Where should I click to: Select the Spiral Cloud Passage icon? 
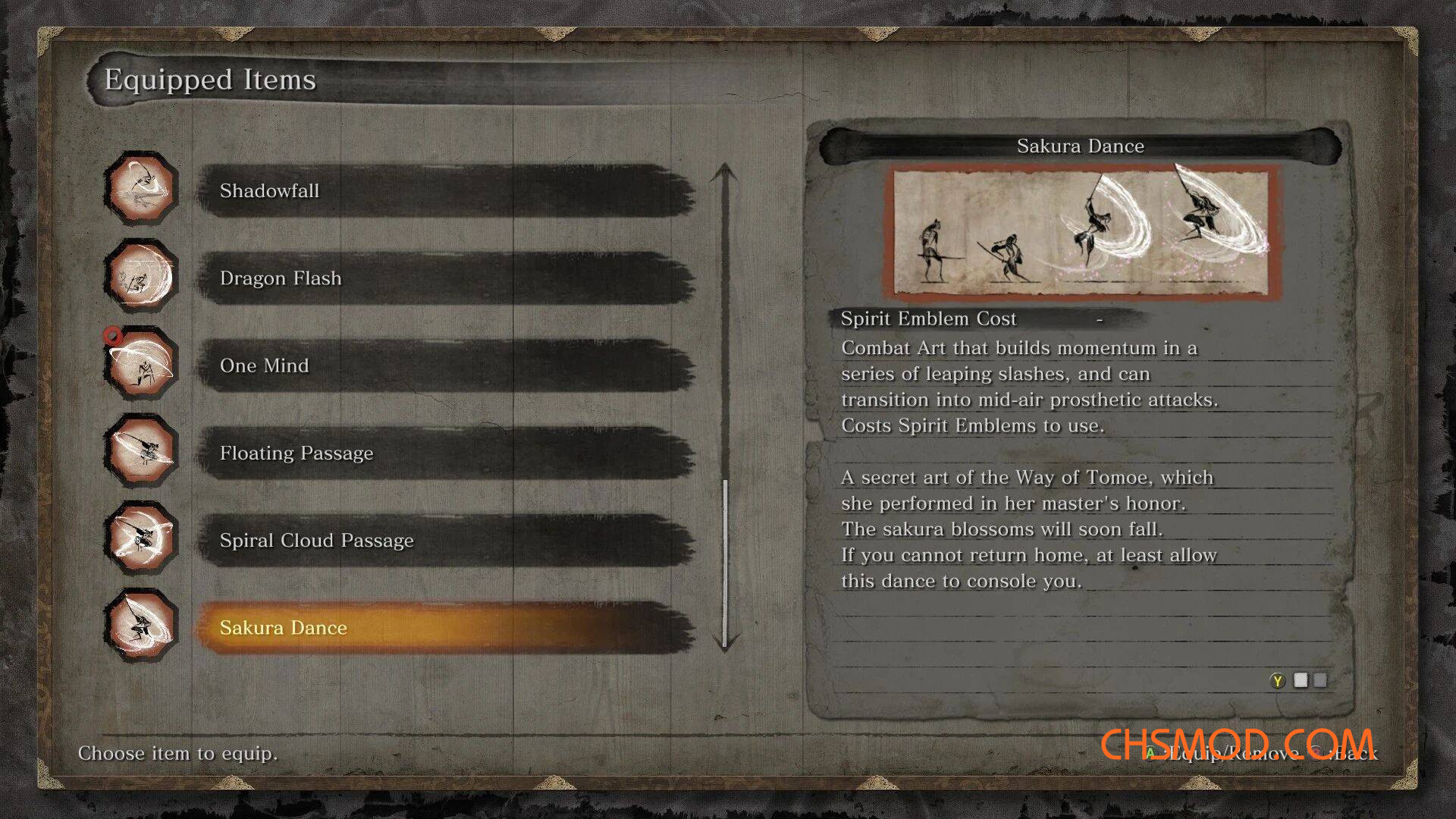click(141, 538)
